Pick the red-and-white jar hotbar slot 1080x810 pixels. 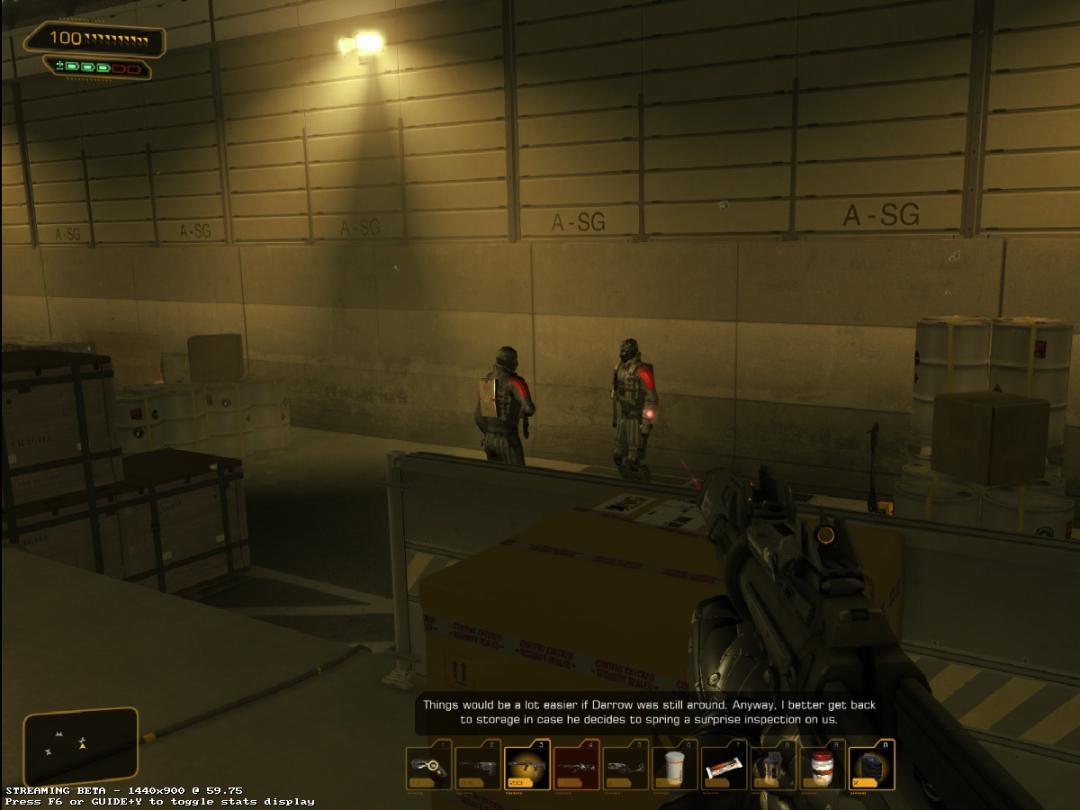822,766
